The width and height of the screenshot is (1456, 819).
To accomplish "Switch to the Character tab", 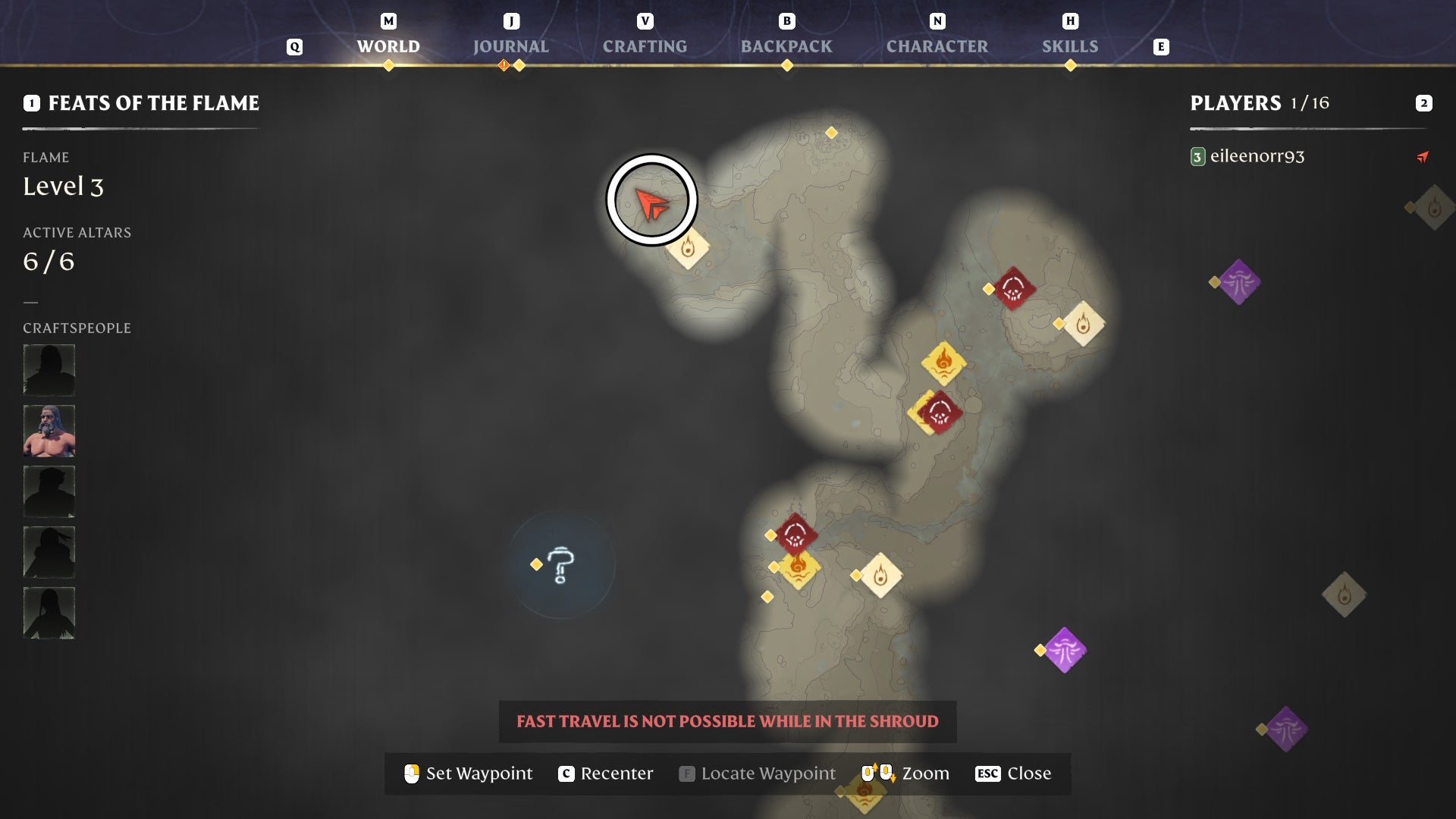I will coord(937,46).
